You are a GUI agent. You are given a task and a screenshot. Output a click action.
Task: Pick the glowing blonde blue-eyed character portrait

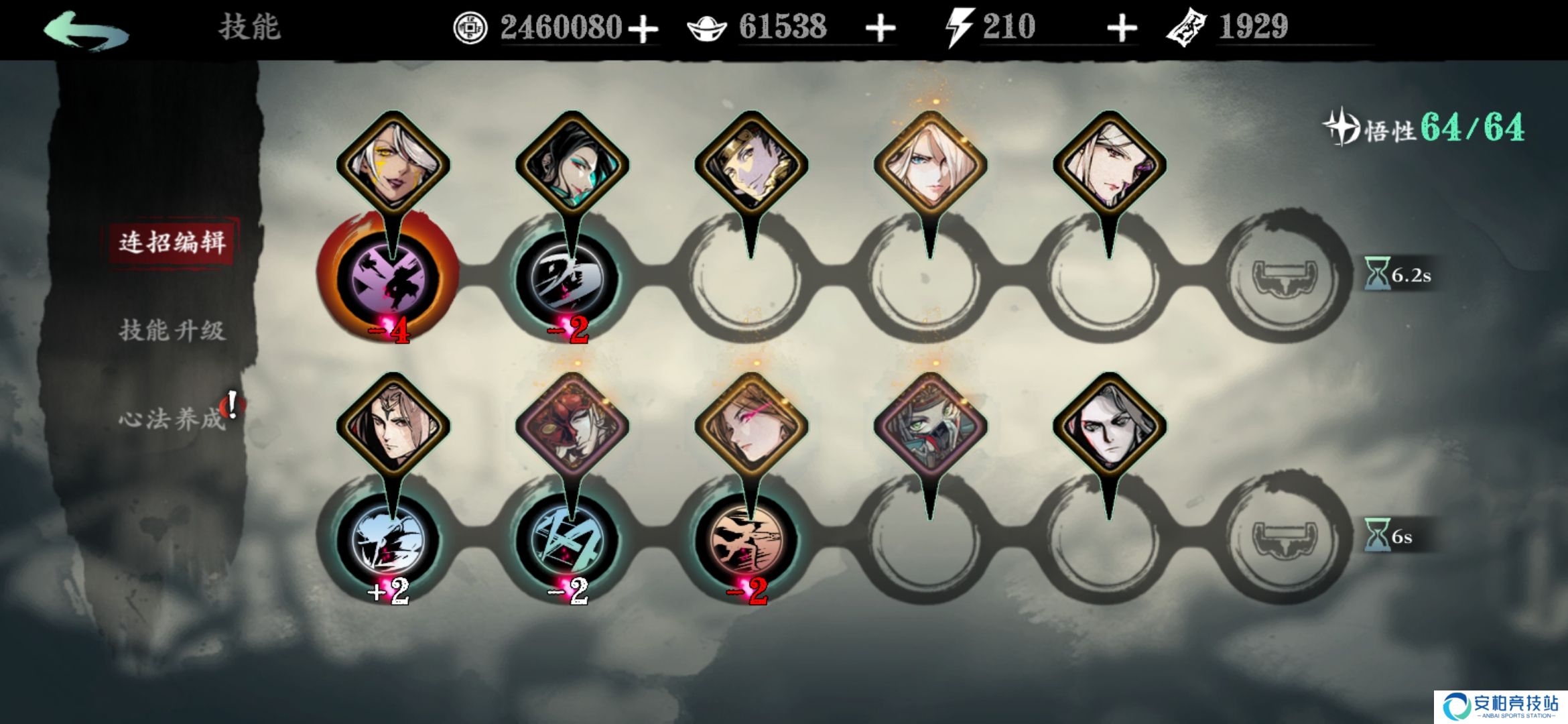coord(930,164)
